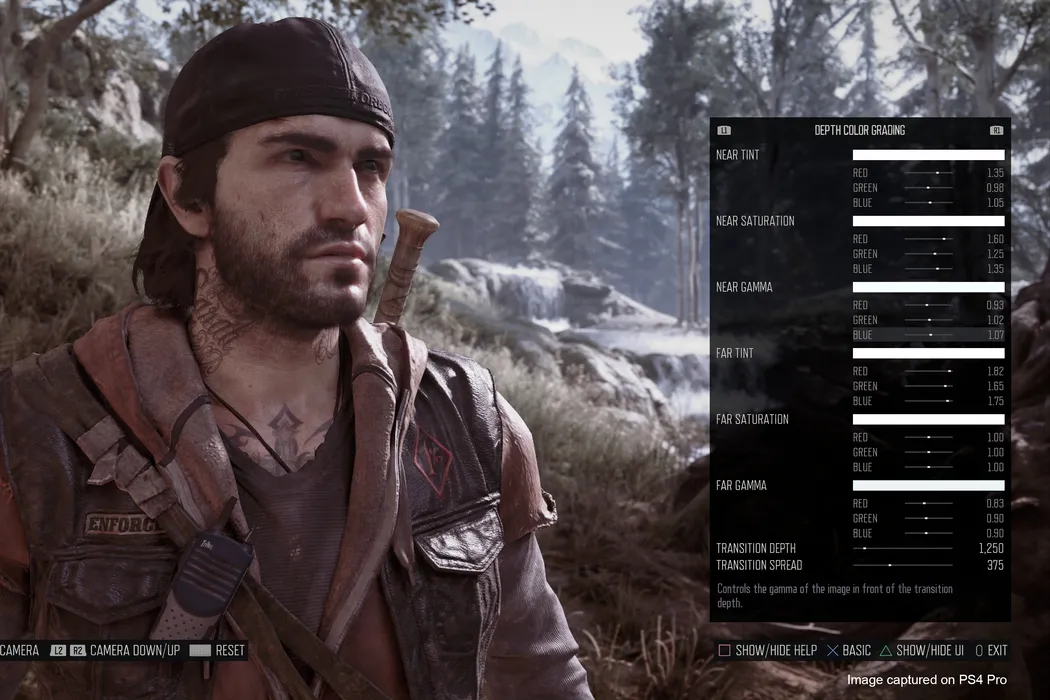Select the Near Tint color bar
Screen dimensions: 1050x700
928,155
